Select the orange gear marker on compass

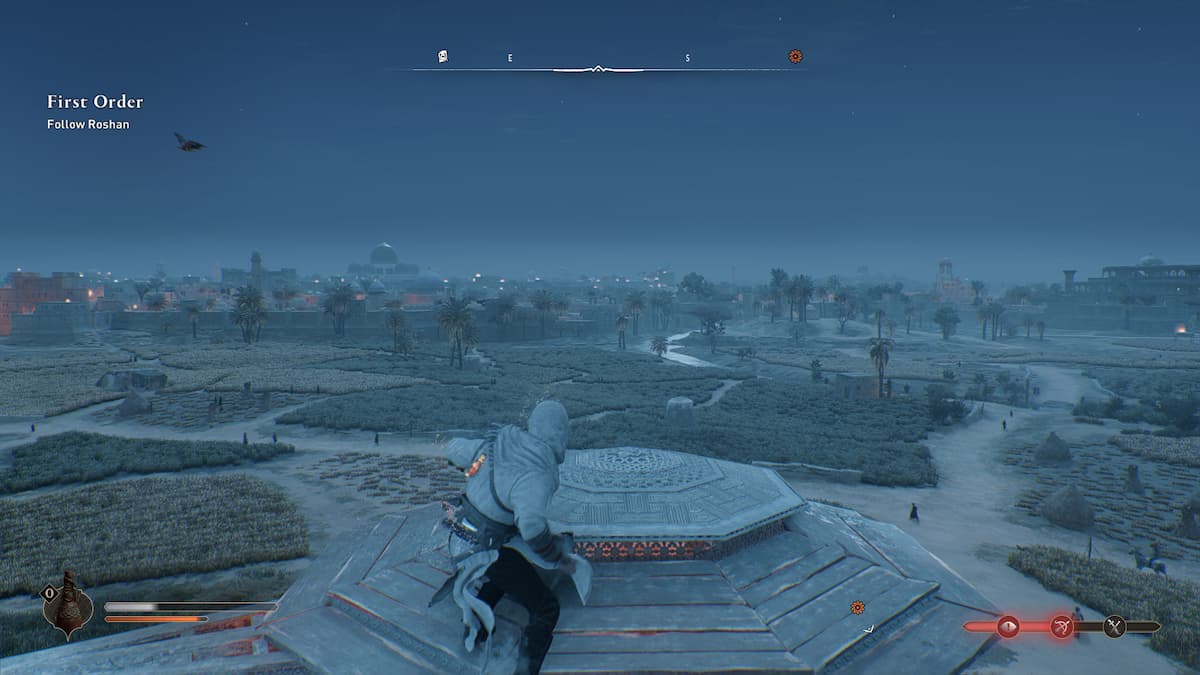(x=795, y=57)
